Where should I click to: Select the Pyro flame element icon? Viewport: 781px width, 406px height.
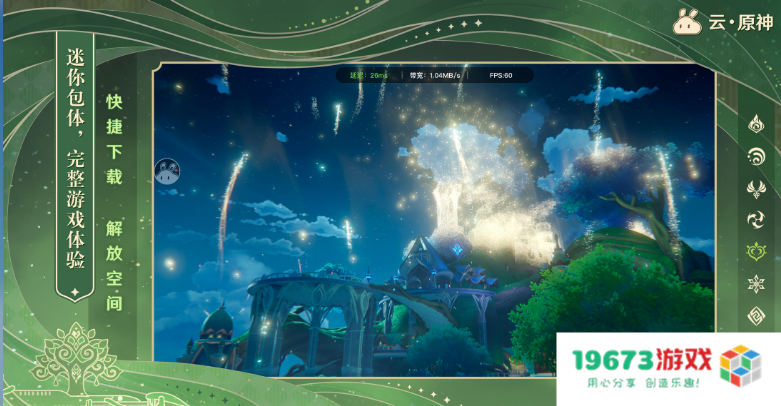tap(756, 125)
